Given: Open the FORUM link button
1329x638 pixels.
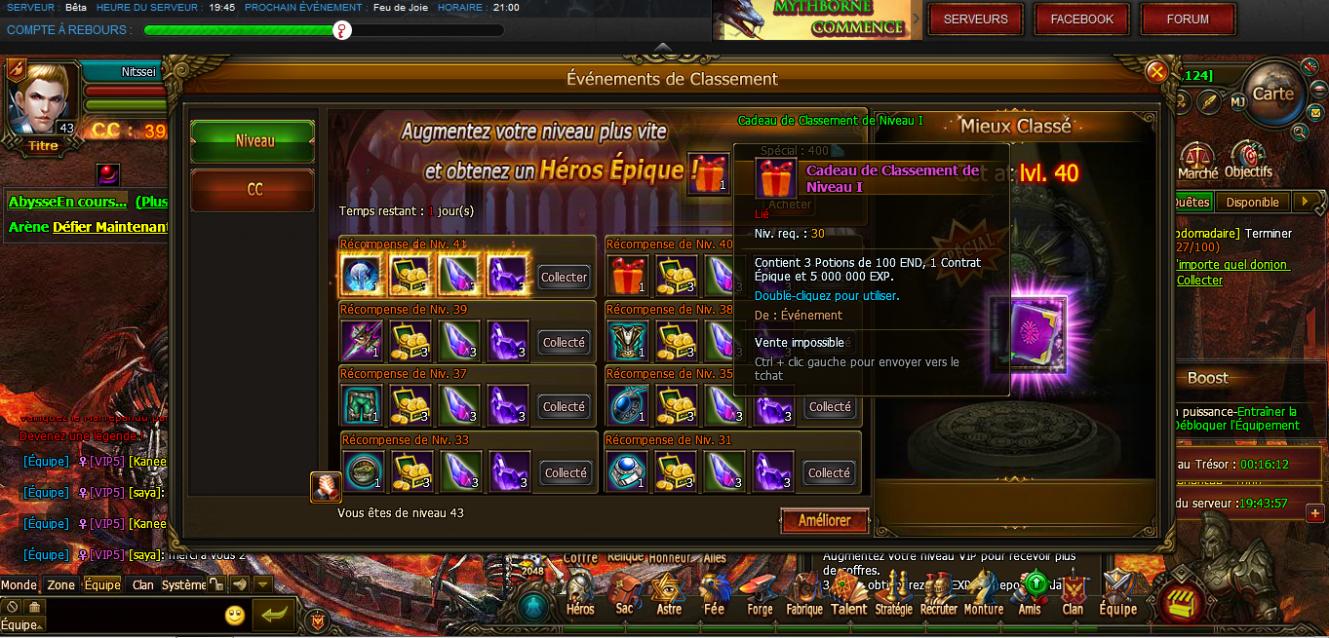Looking at the screenshot, I should (x=1187, y=19).
